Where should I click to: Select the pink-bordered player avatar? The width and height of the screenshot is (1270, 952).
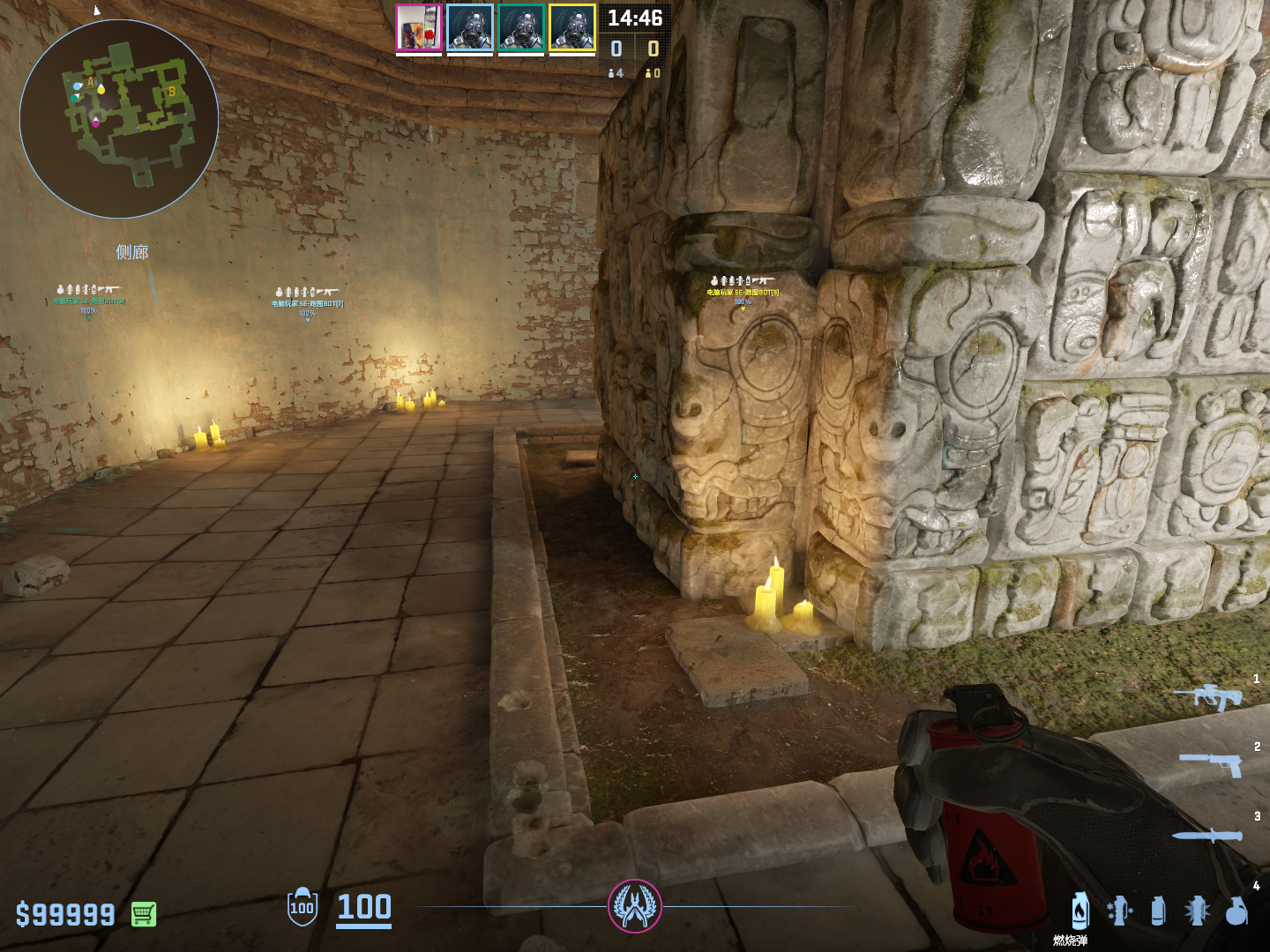pos(419,28)
